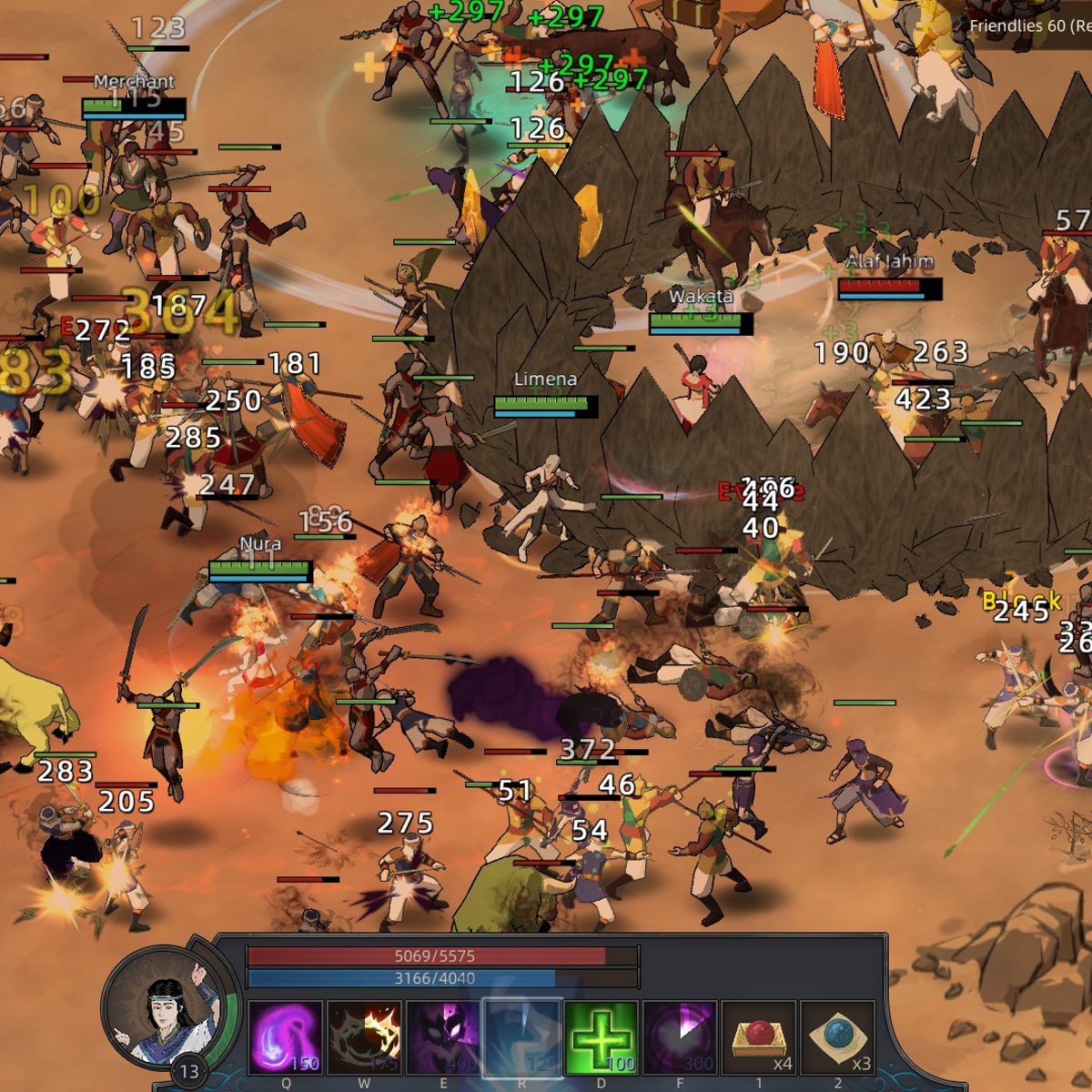This screenshot has width=1092, height=1092.
Task: Use the red orb consumable item
Action: click(759, 1037)
